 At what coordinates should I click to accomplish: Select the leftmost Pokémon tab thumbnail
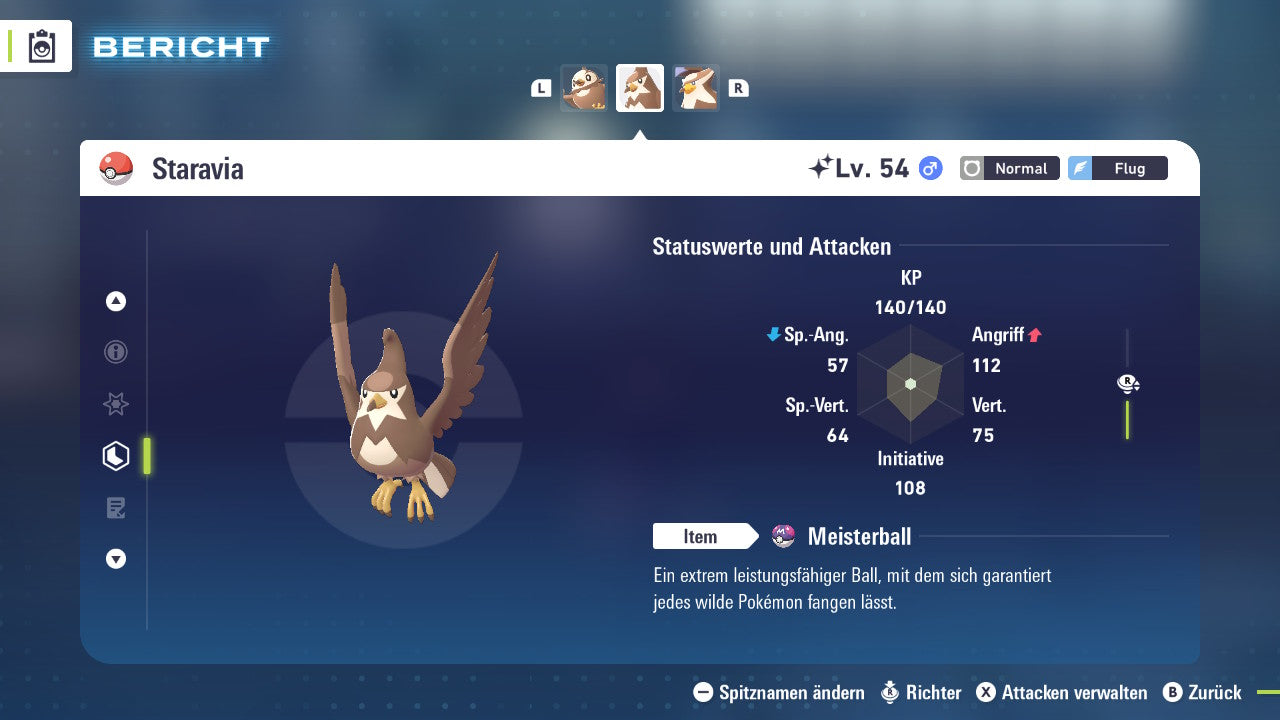click(x=584, y=87)
